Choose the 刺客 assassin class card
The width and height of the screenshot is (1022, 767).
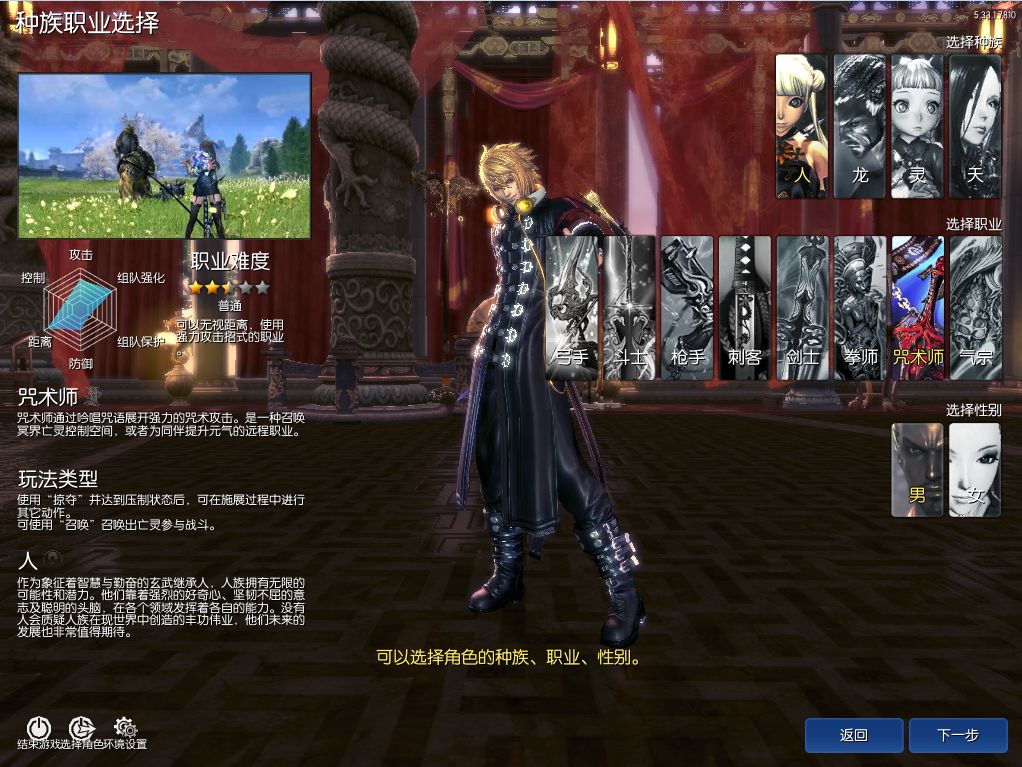click(x=744, y=307)
